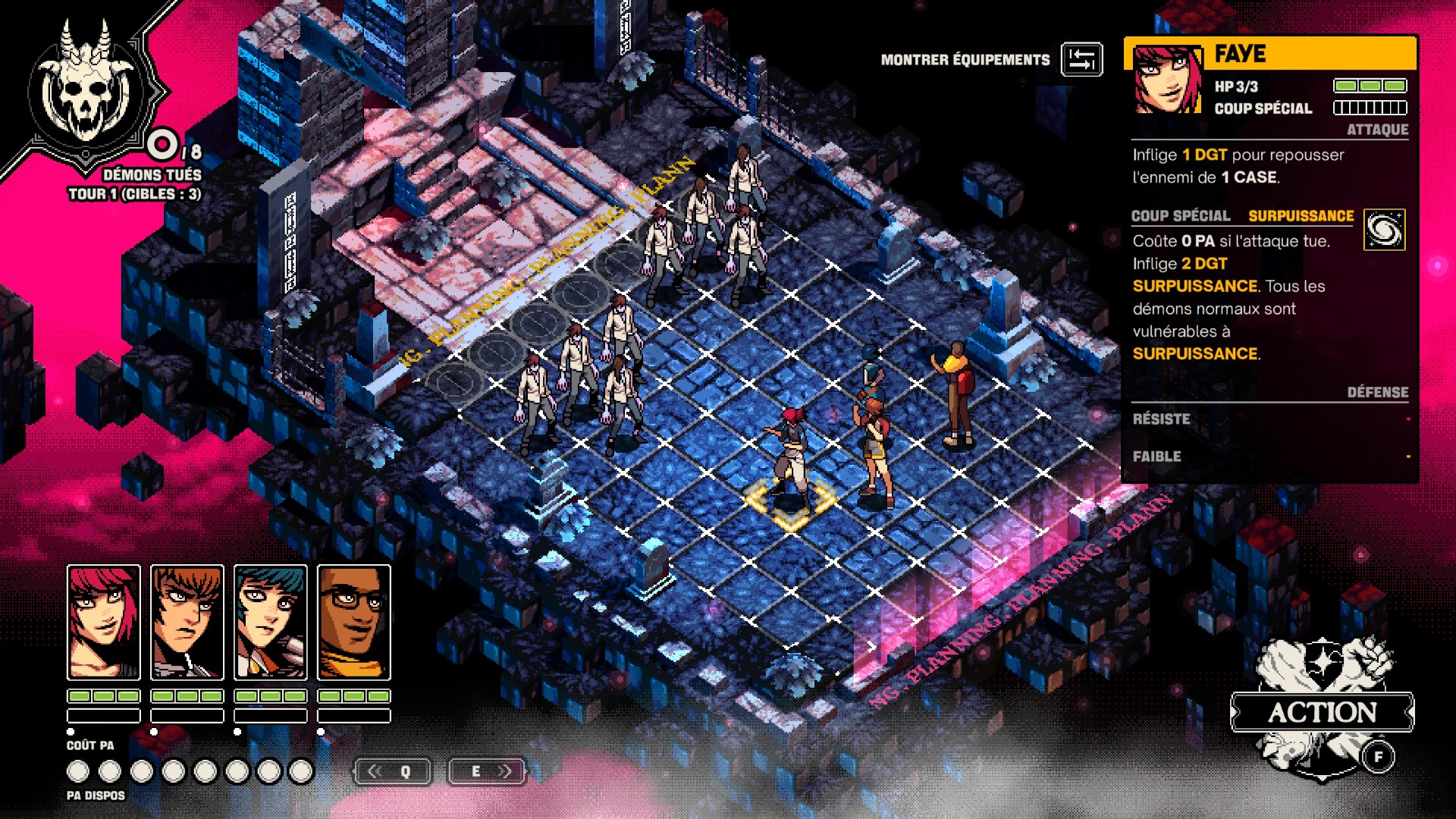This screenshot has width=1456, height=819.
Task: Toggle the Montrer Équipements button
Action: (x=1081, y=59)
